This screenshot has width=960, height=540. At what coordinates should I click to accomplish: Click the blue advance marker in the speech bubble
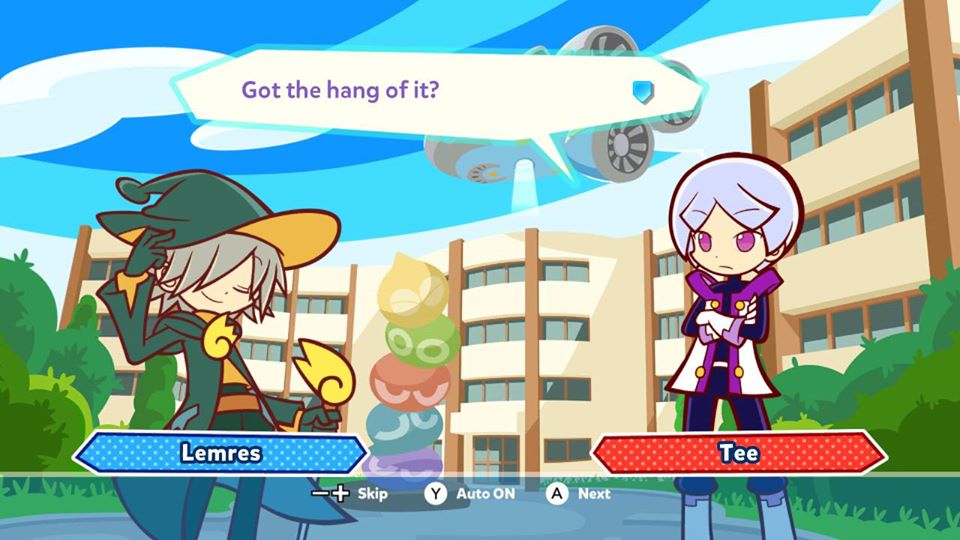642,91
